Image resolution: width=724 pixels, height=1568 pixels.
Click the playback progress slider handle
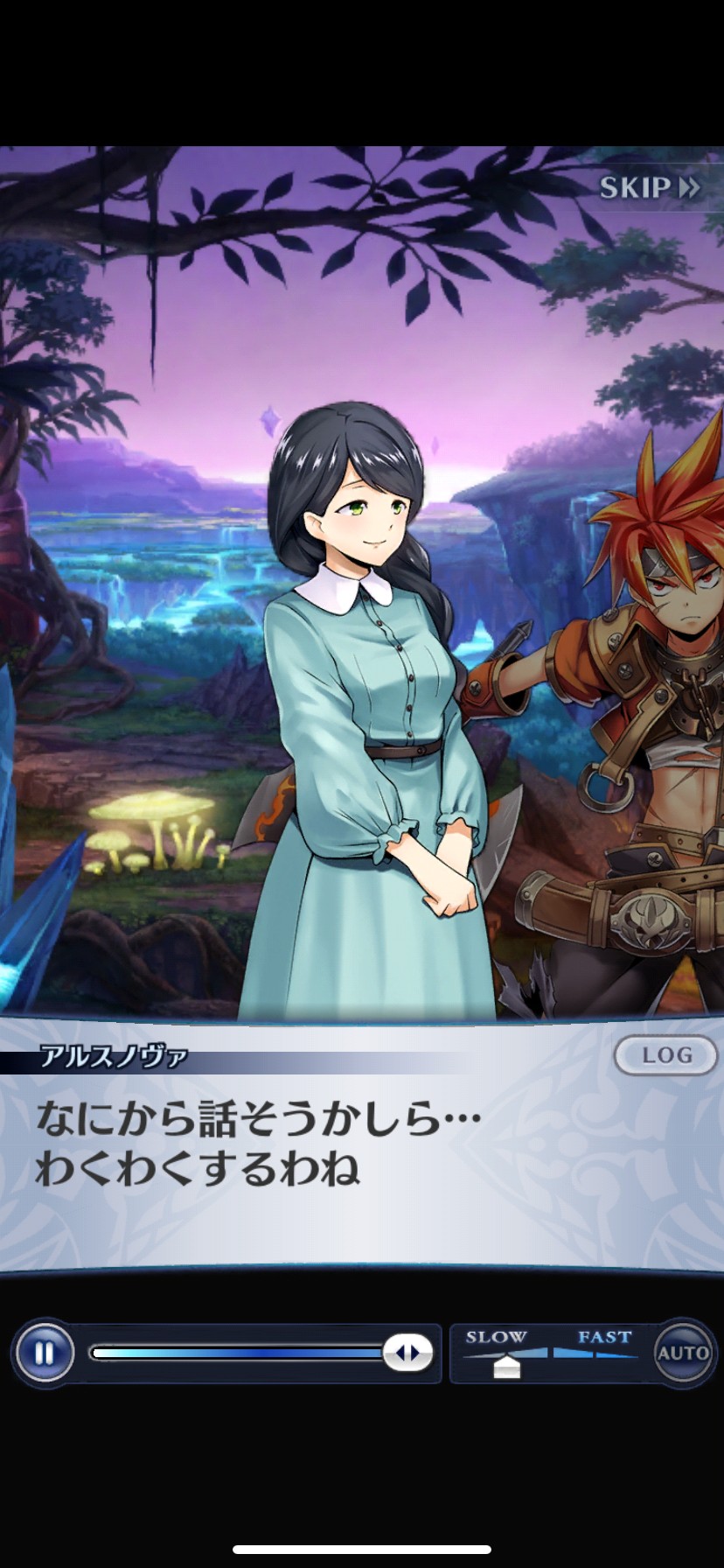(407, 1353)
